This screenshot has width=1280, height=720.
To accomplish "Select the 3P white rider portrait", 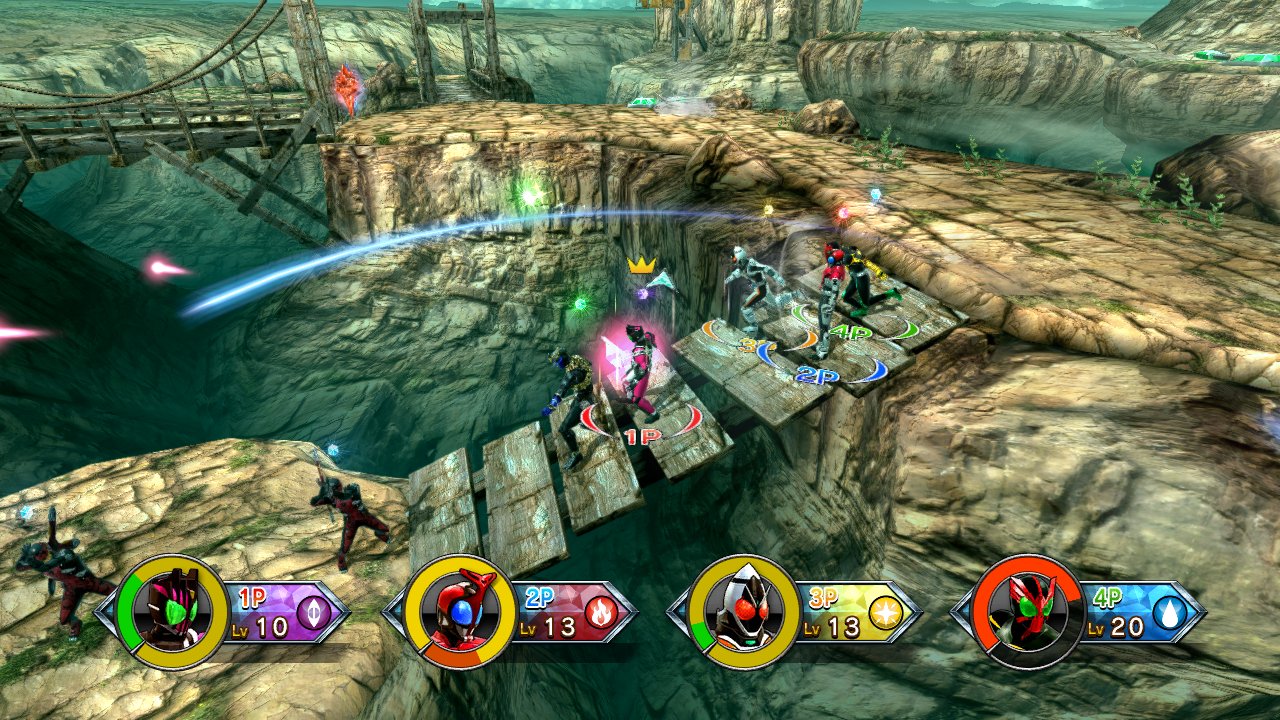I will click(745, 611).
